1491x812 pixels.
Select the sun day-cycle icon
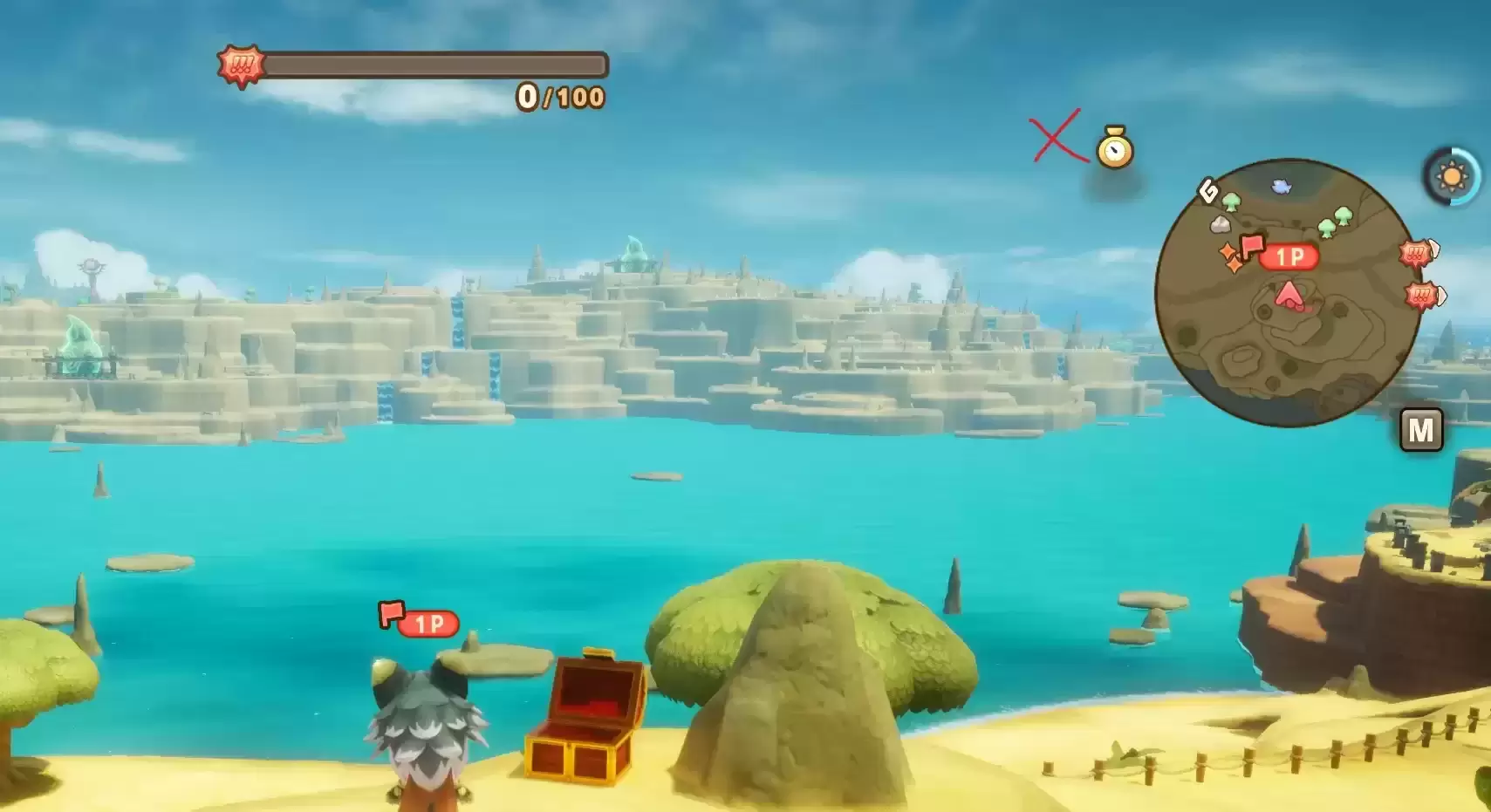pyautogui.click(x=1452, y=177)
